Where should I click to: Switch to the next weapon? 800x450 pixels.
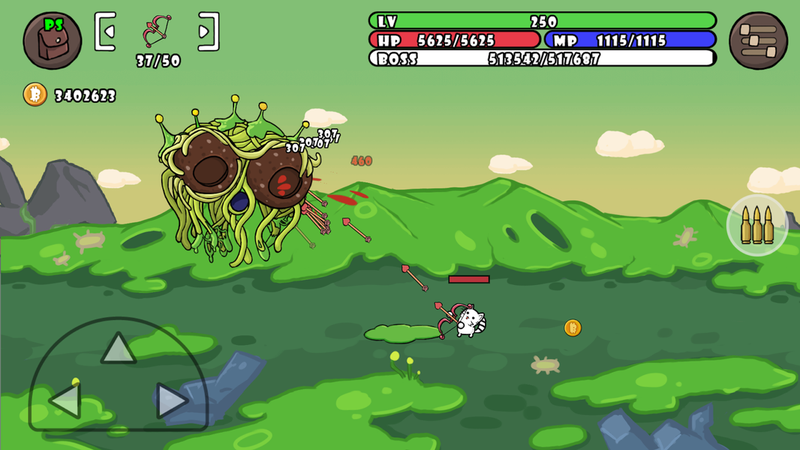pyautogui.click(x=207, y=31)
